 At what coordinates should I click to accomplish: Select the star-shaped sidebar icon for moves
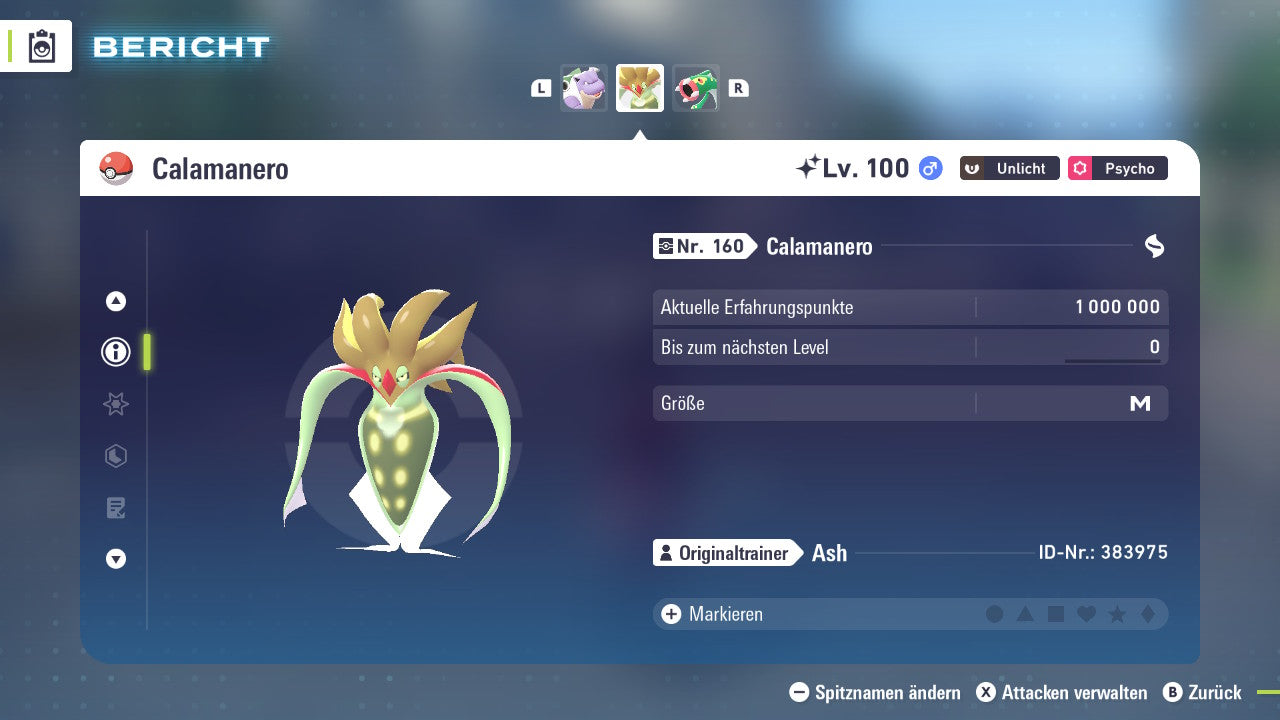[x=115, y=404]
